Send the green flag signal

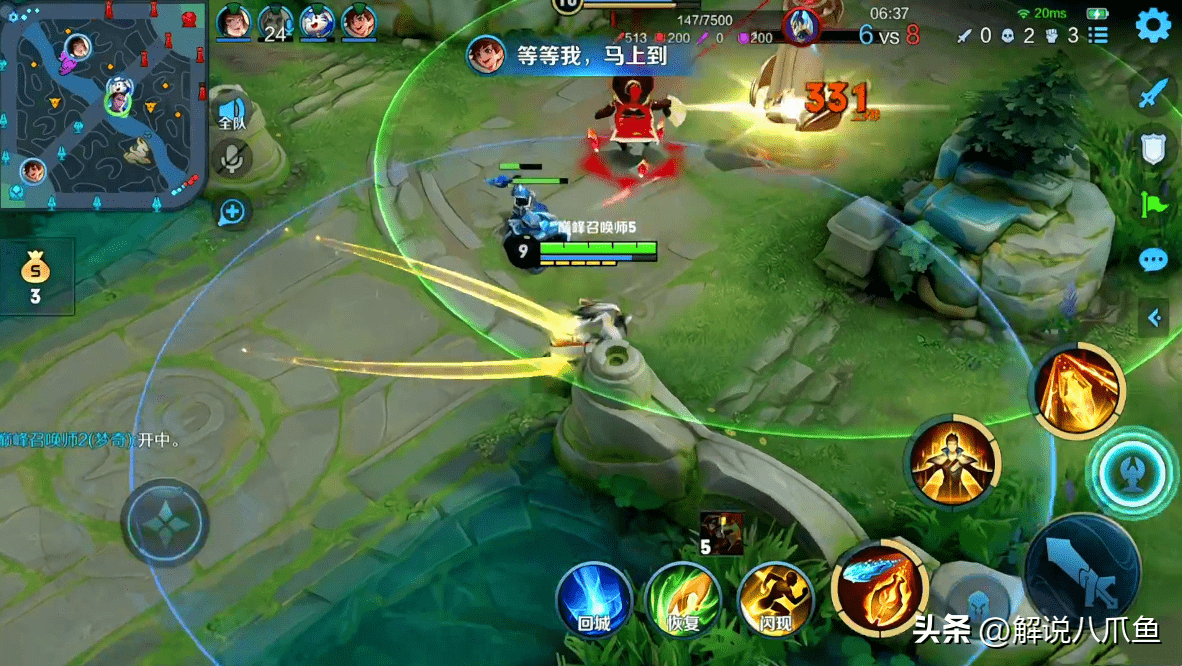(x=1153, y=205)
